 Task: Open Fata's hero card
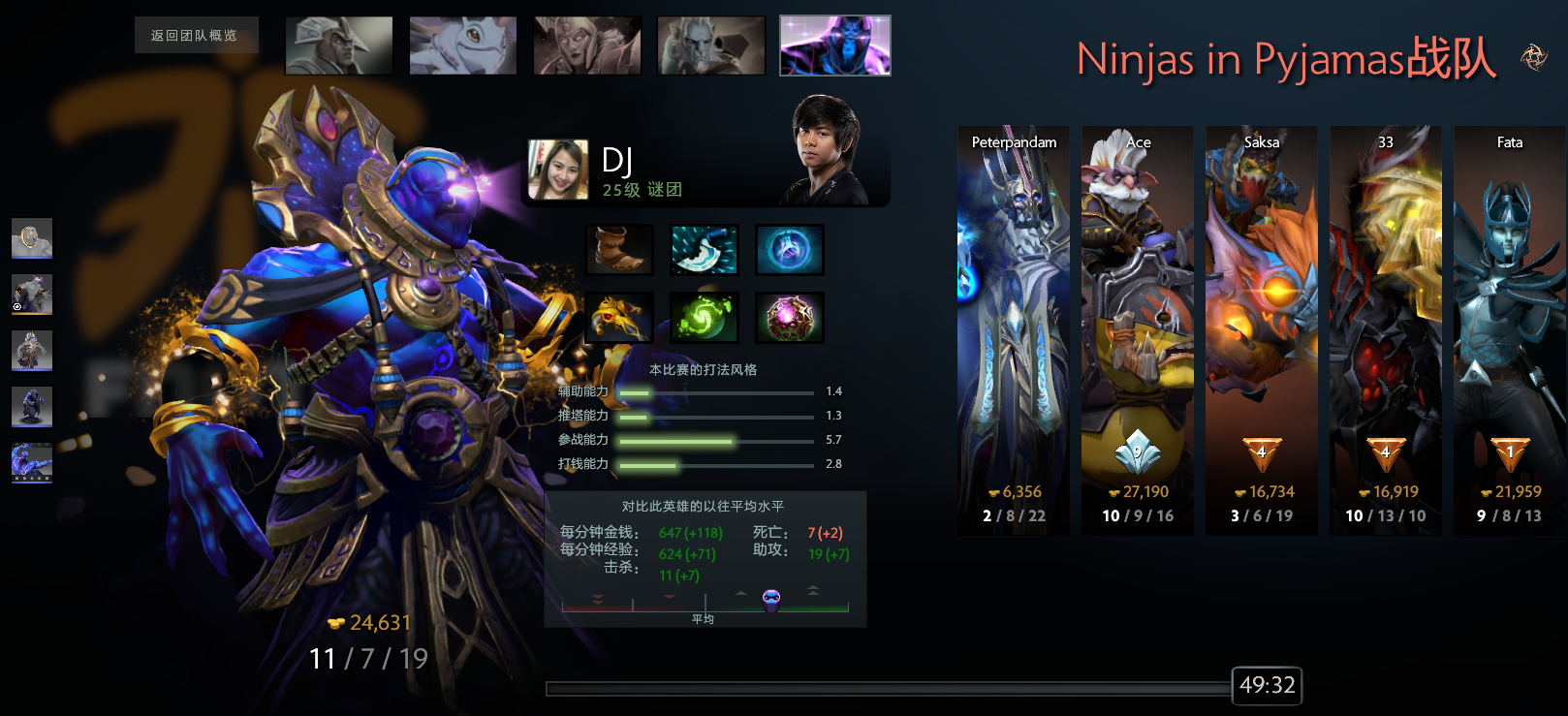click(1510, 329)
